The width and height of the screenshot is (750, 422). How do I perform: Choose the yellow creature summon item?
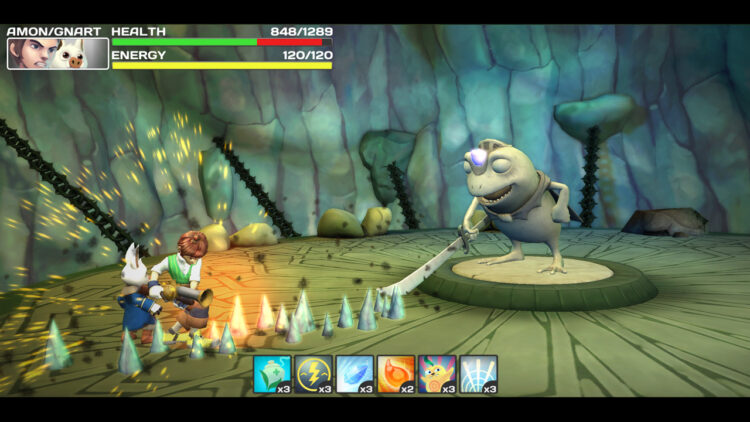pos(437,374)
